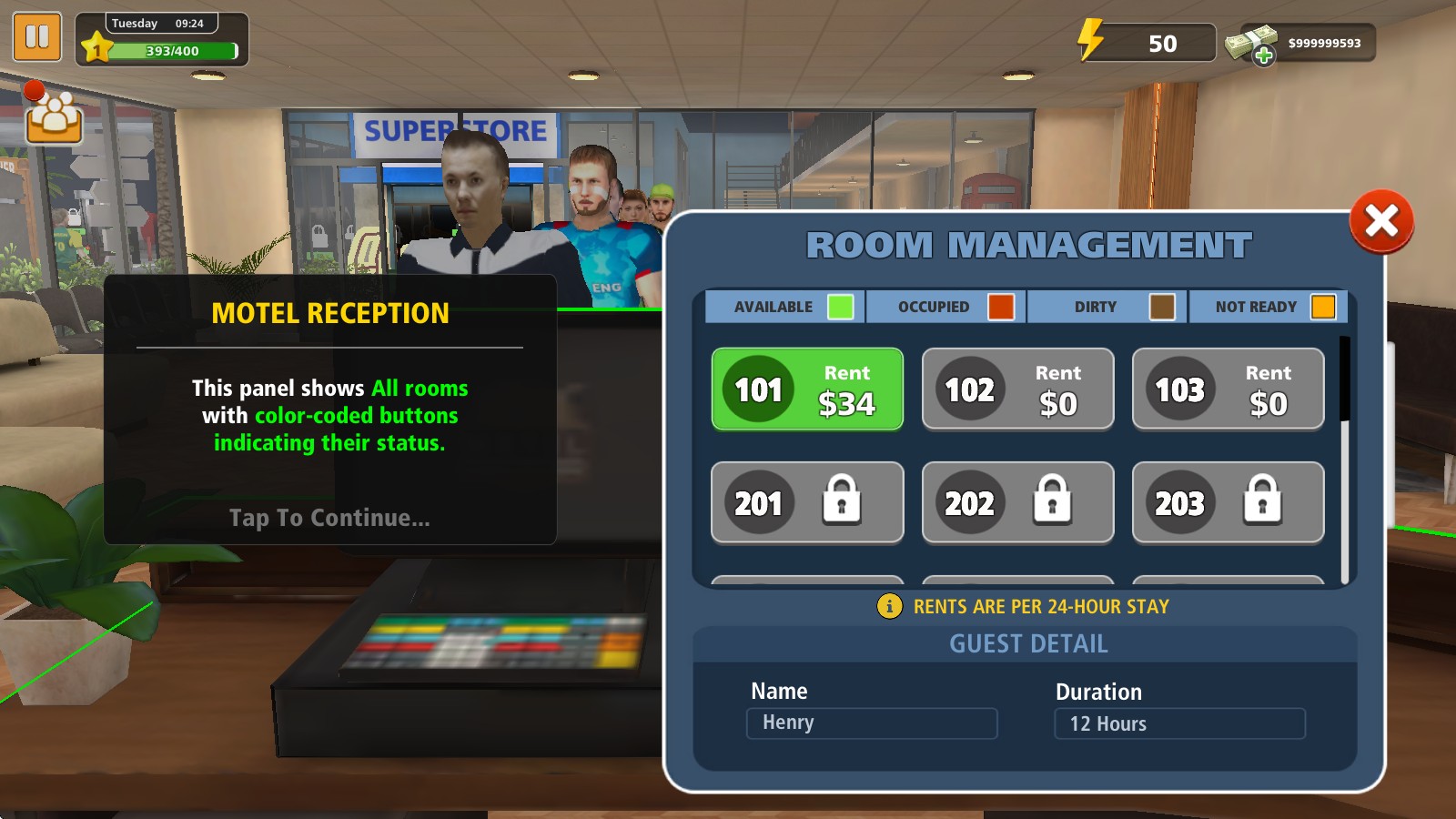This screenshot has width=1456, height=819.
Task: Click the guest Name field
Action: pos(871,723)
